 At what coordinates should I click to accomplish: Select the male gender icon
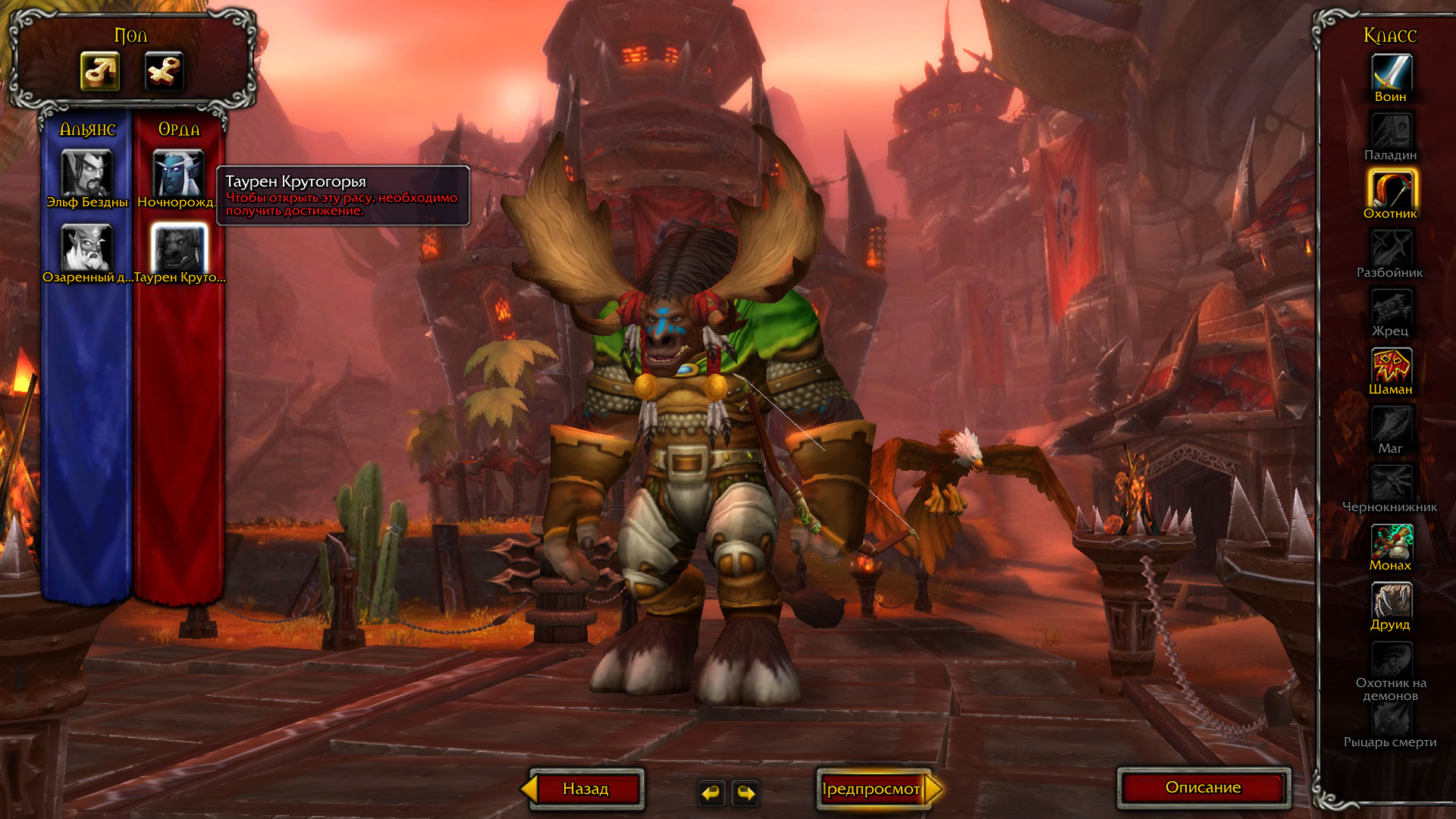click(100, 72)
